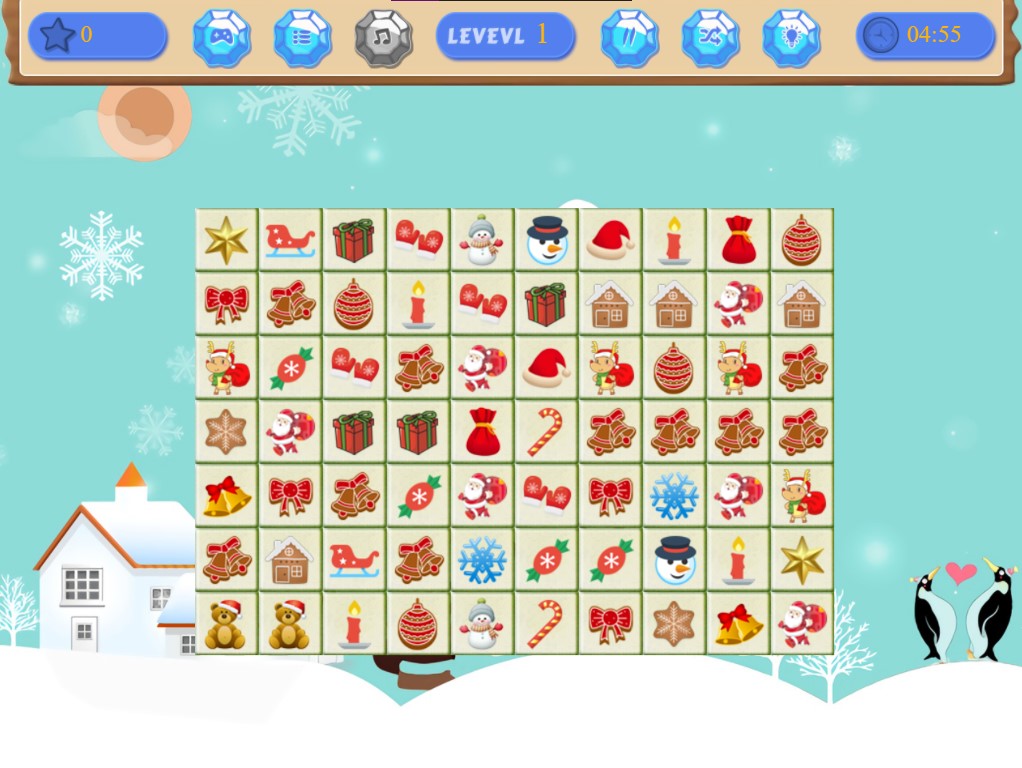The height and width of the screenshot is (768, 1022).
Task: Shuffle the tiles with the shuffle button
Action: pos(710,38)
